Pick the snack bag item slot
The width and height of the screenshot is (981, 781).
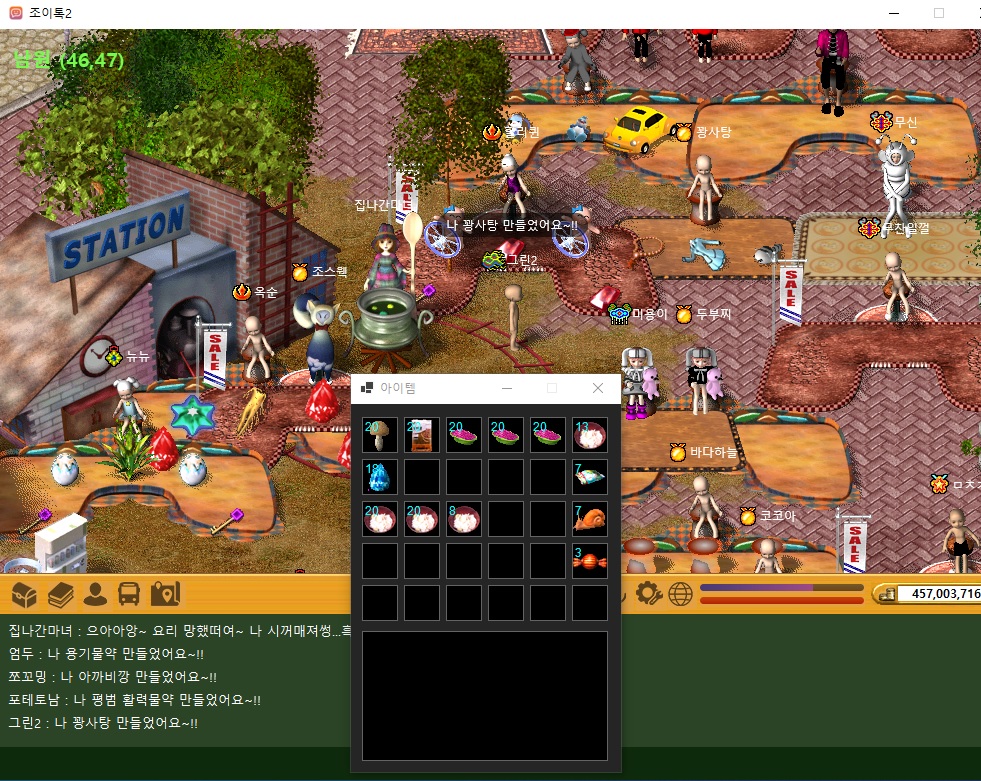590,477
